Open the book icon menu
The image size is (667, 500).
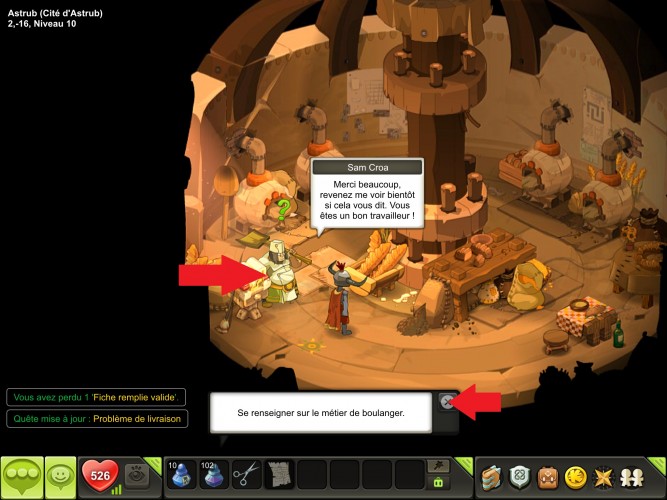[491, 476]
